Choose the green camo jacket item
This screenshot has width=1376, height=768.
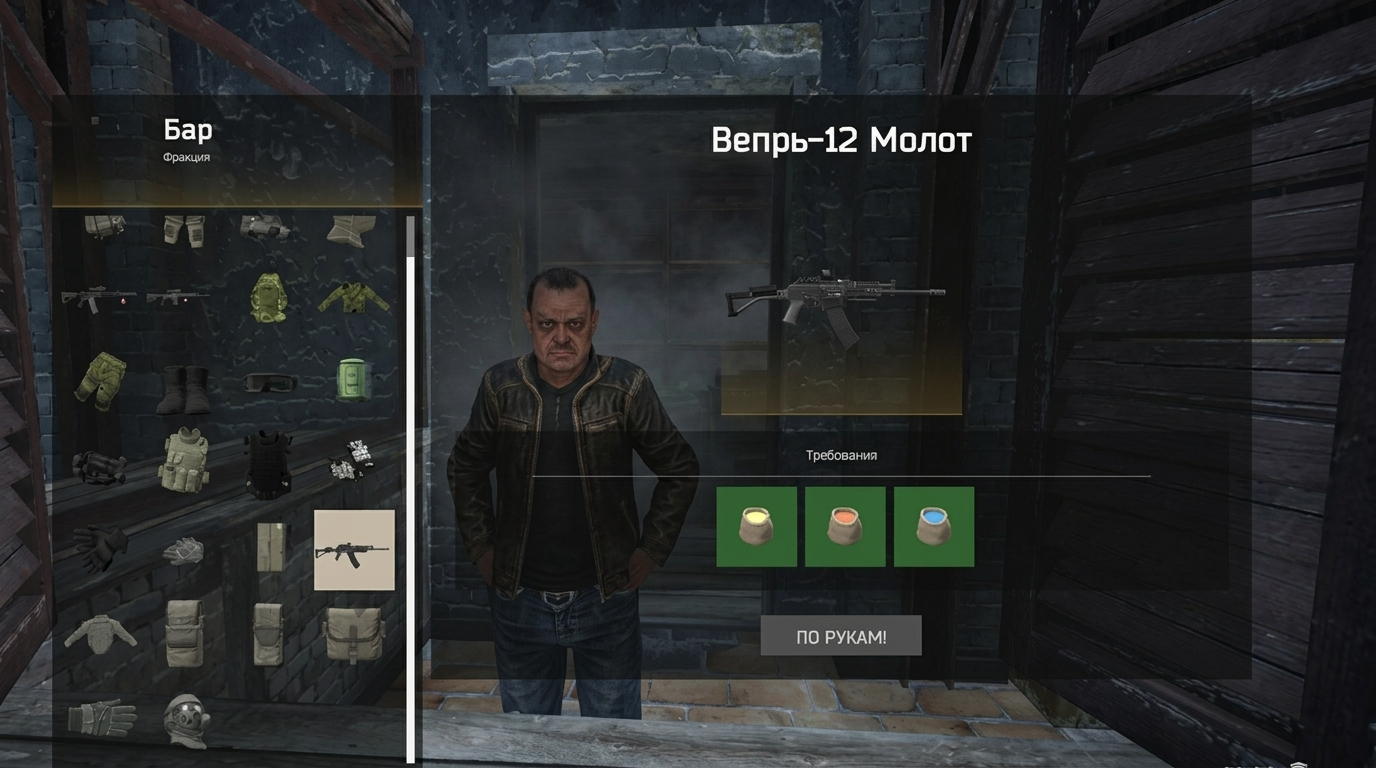(354, 297)
